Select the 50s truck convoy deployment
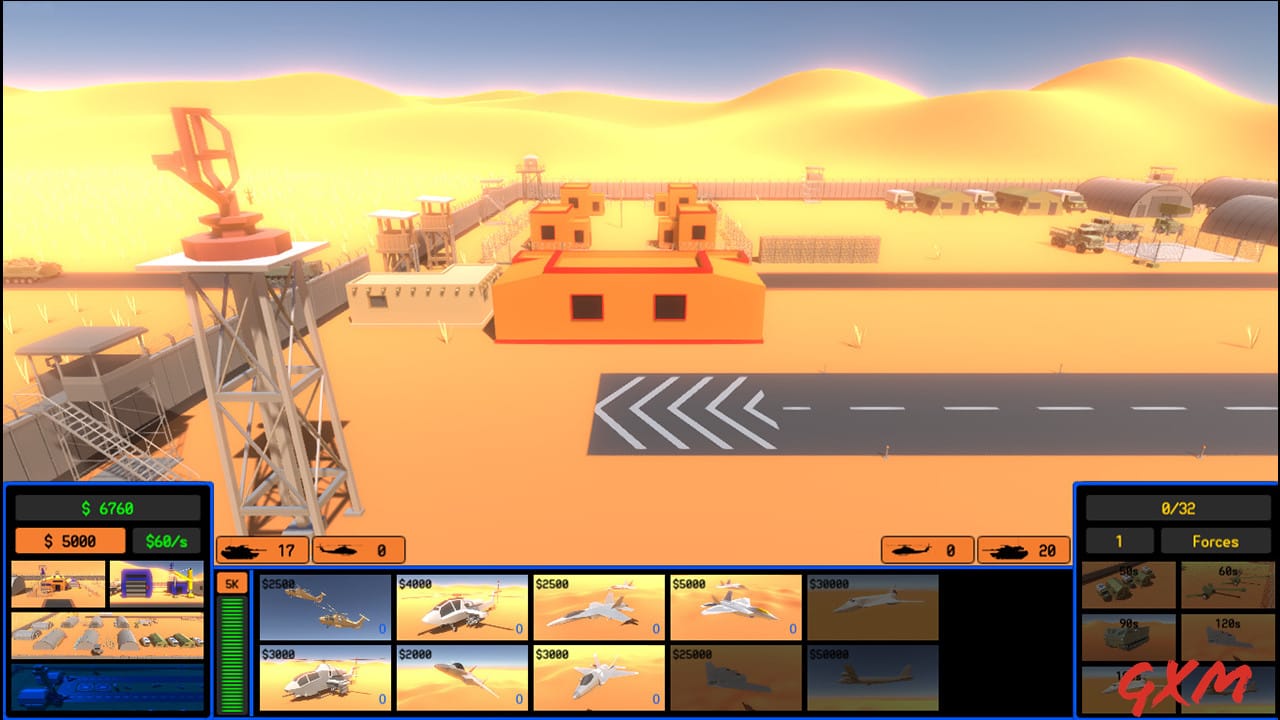This screenshot has width=1280, height=720. point(1128,583)
